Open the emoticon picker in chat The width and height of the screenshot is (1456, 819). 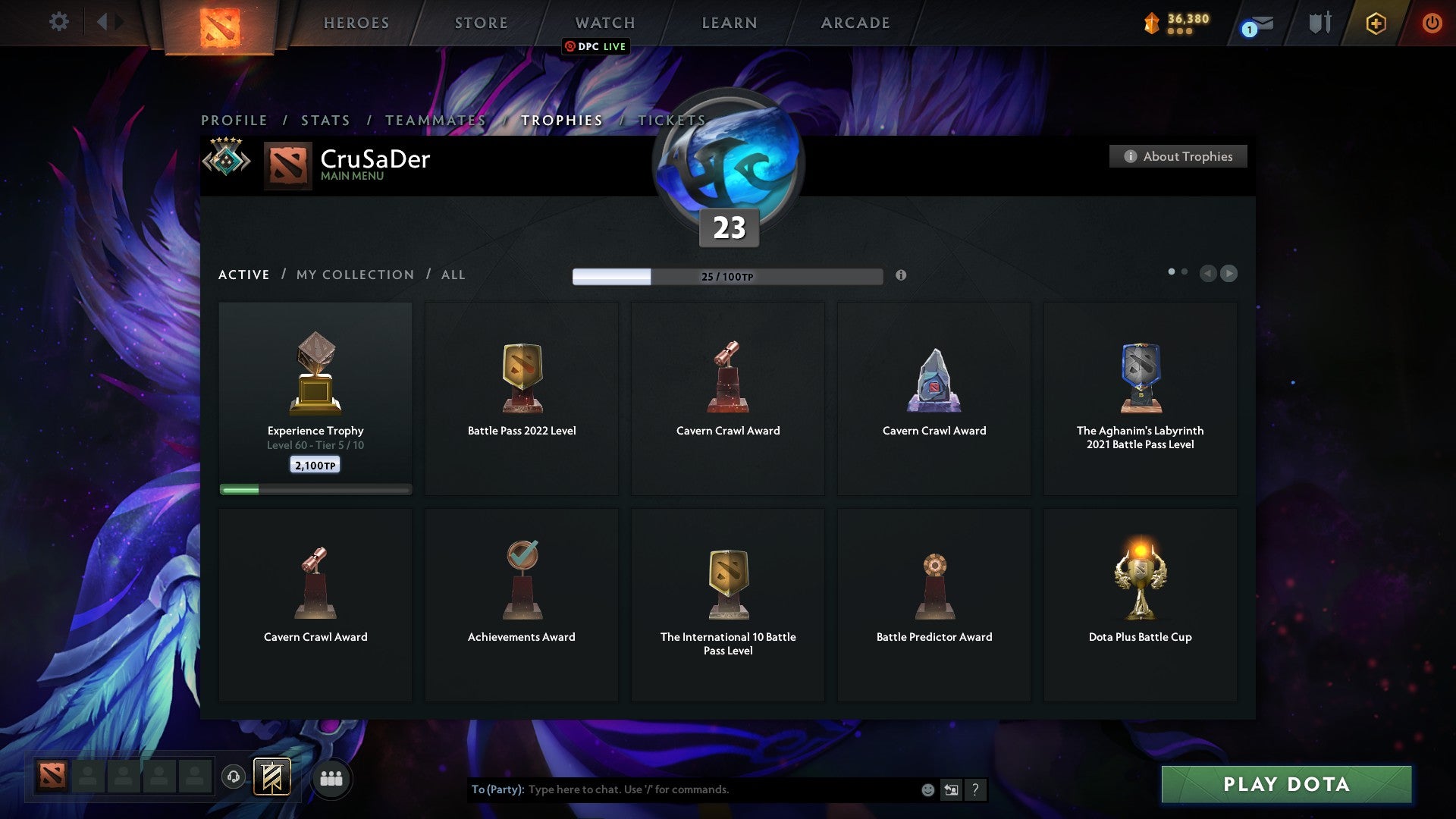point(927,789)
